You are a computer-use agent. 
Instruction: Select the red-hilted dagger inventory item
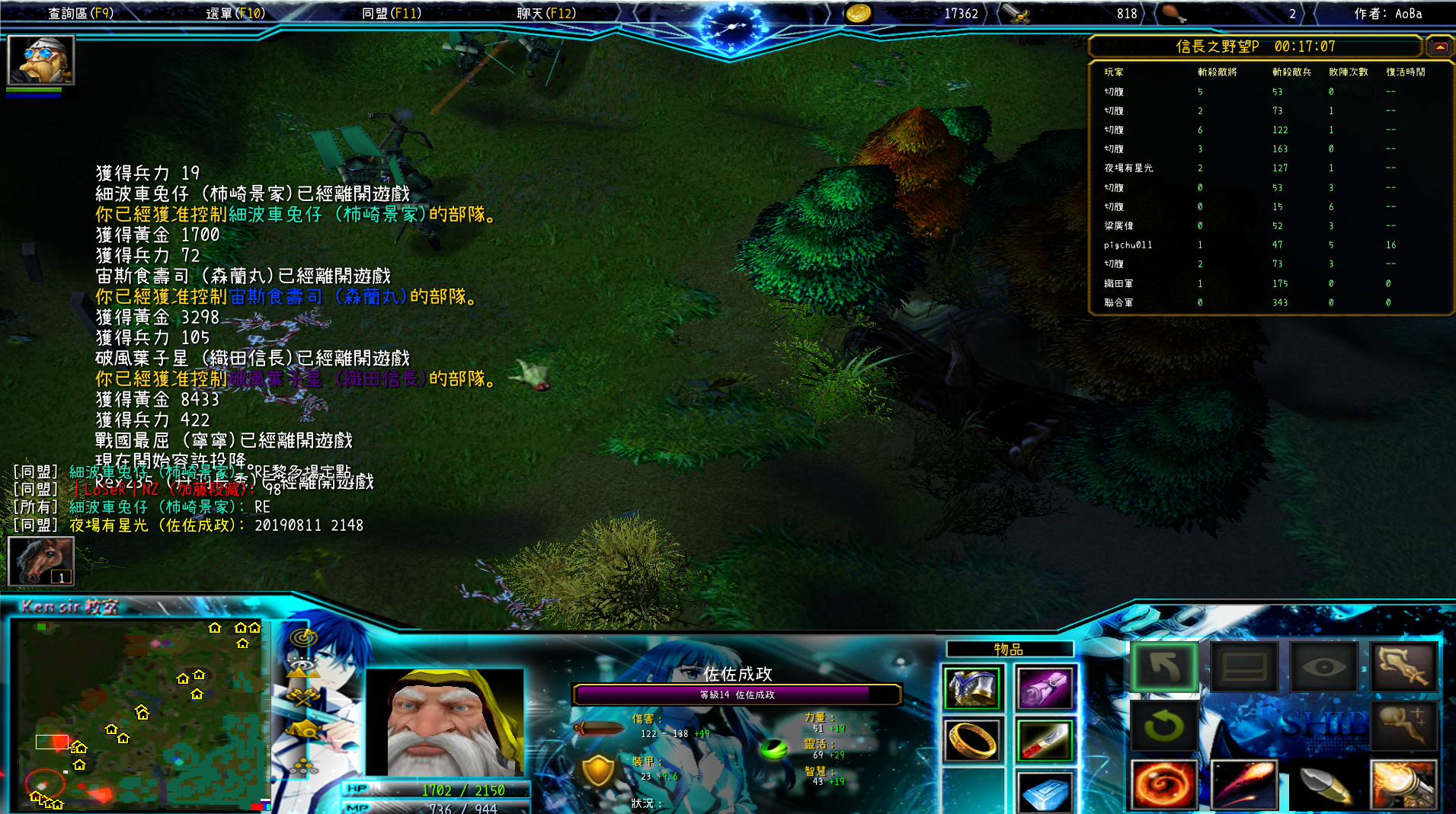pos(1045,740)
